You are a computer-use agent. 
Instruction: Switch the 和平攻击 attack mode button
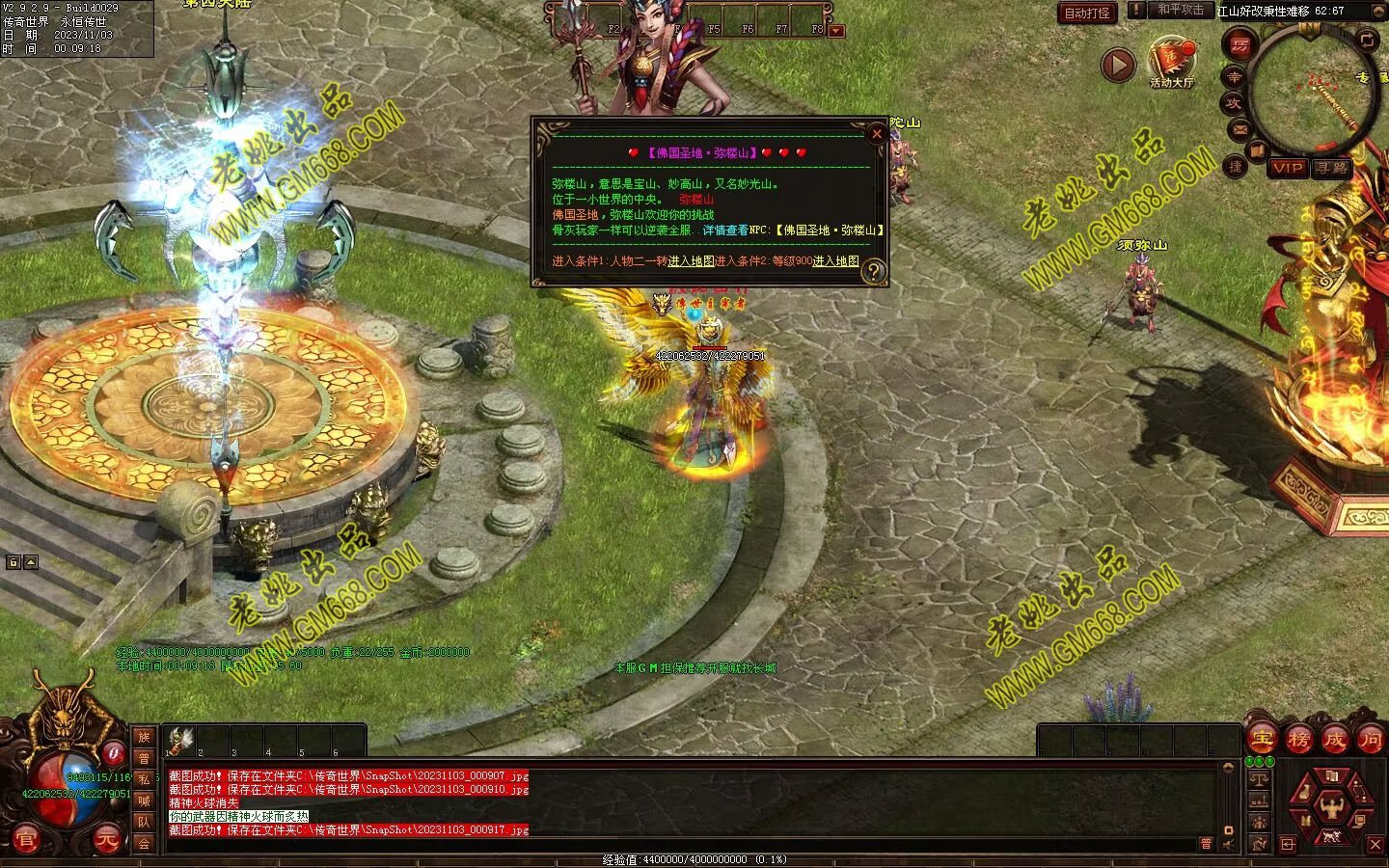coord(1181,10)
